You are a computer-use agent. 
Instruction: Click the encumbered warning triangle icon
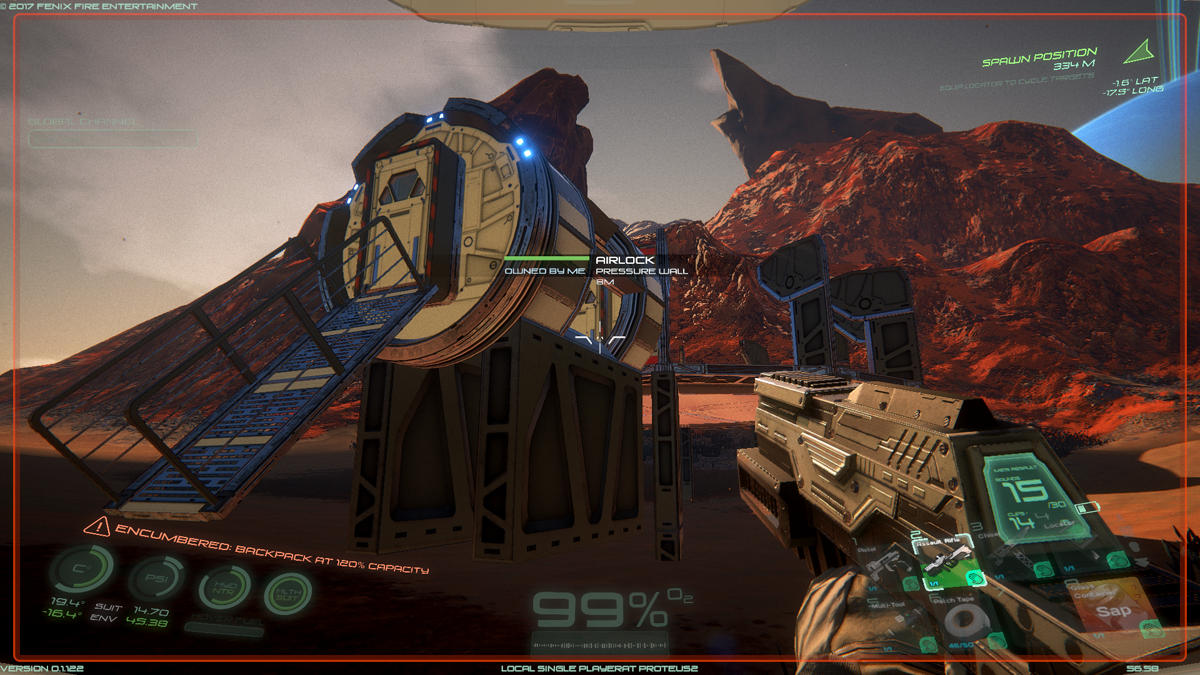pos(97,527)
